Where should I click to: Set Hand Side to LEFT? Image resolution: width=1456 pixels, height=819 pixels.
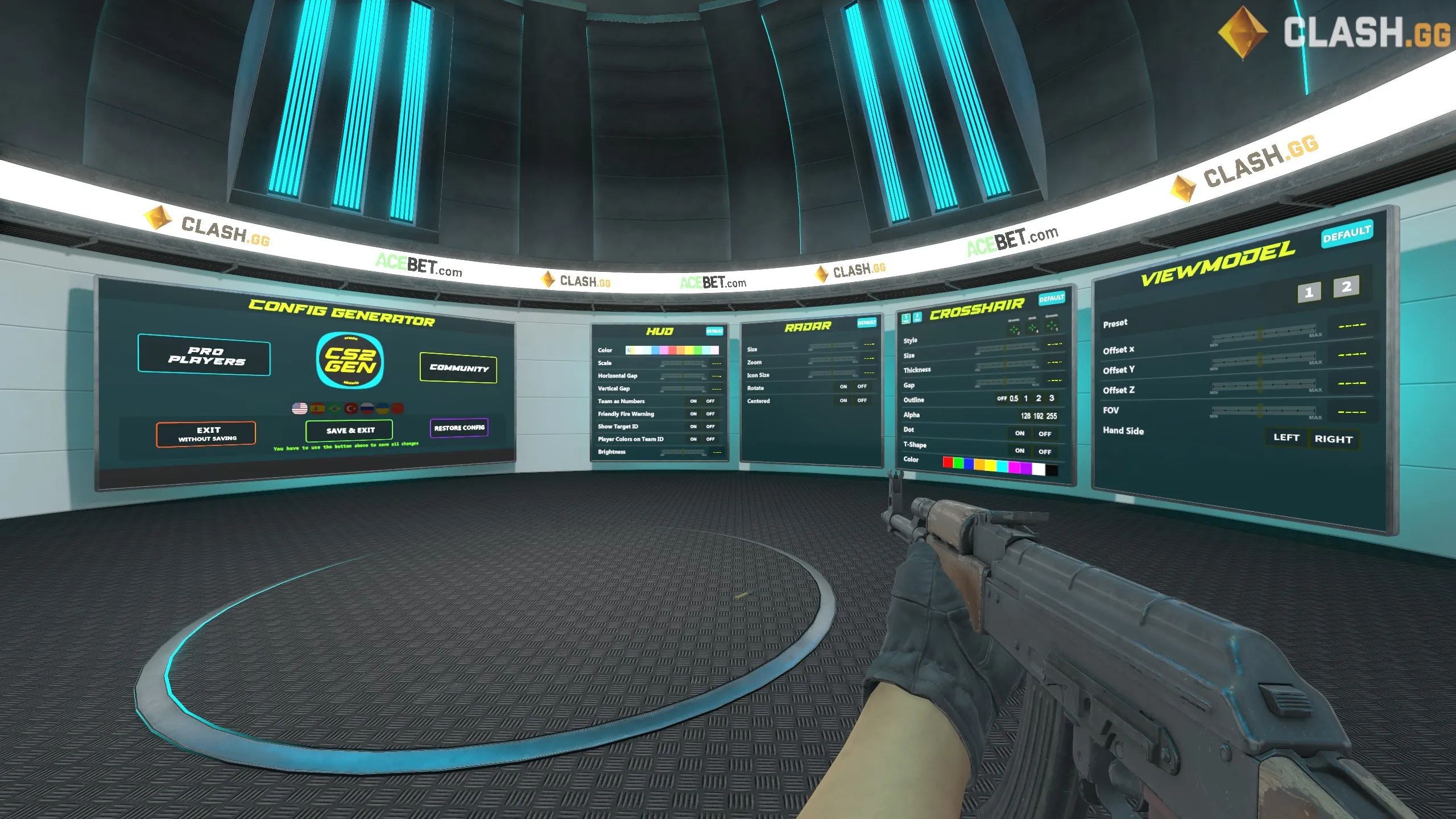point(1287,437)
